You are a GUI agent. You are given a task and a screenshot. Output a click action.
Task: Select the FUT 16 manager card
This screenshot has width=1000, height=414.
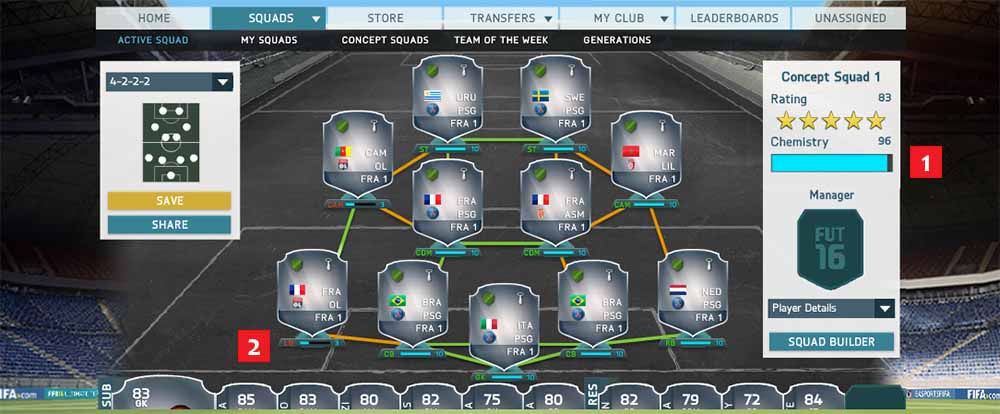click(830, 248)
